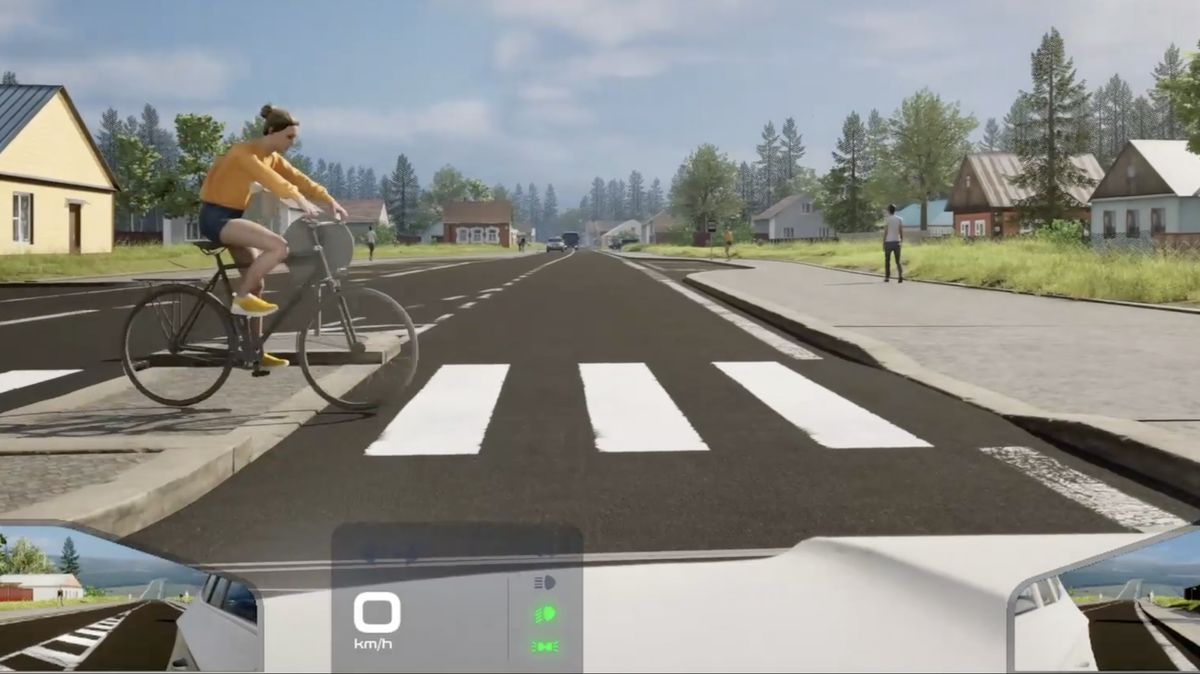Toggle the green parking lights icon
This screenshot has height=674, width=1200.
(544, 647)
